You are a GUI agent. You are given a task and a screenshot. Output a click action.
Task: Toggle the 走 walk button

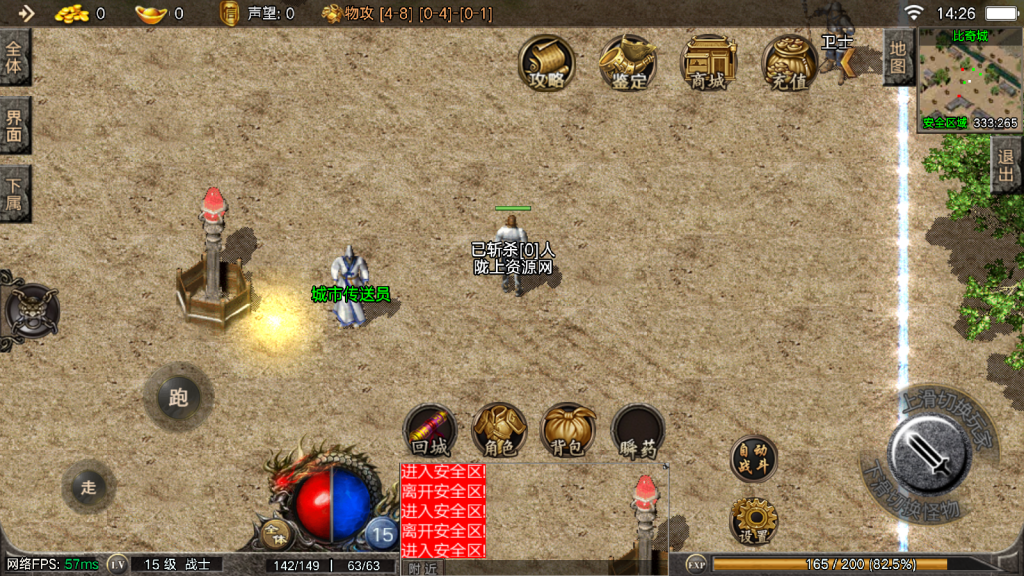point(88,487)
